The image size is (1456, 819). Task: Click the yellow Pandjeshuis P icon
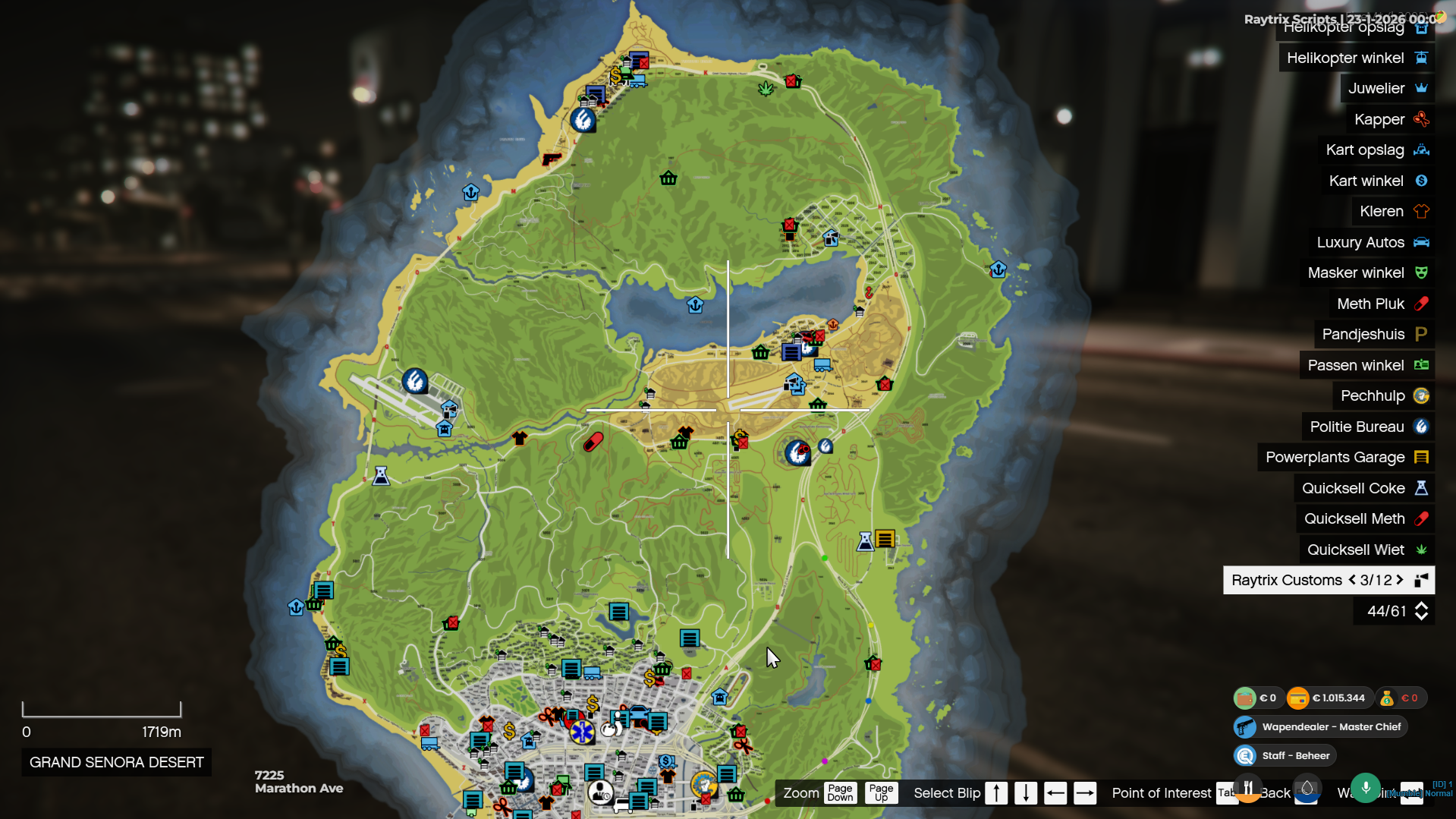[1420, 333]
